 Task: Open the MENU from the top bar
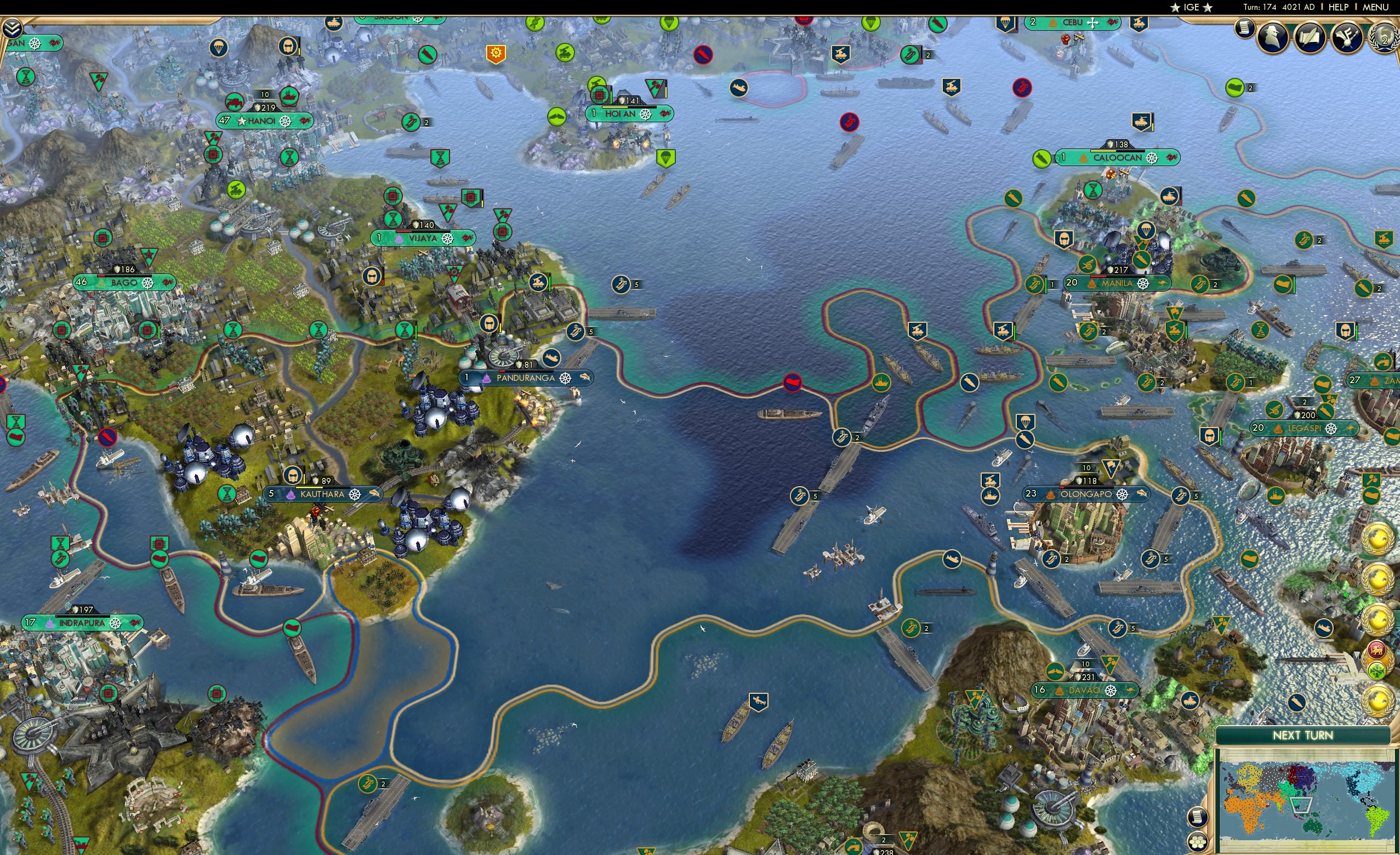[1375, 7]
